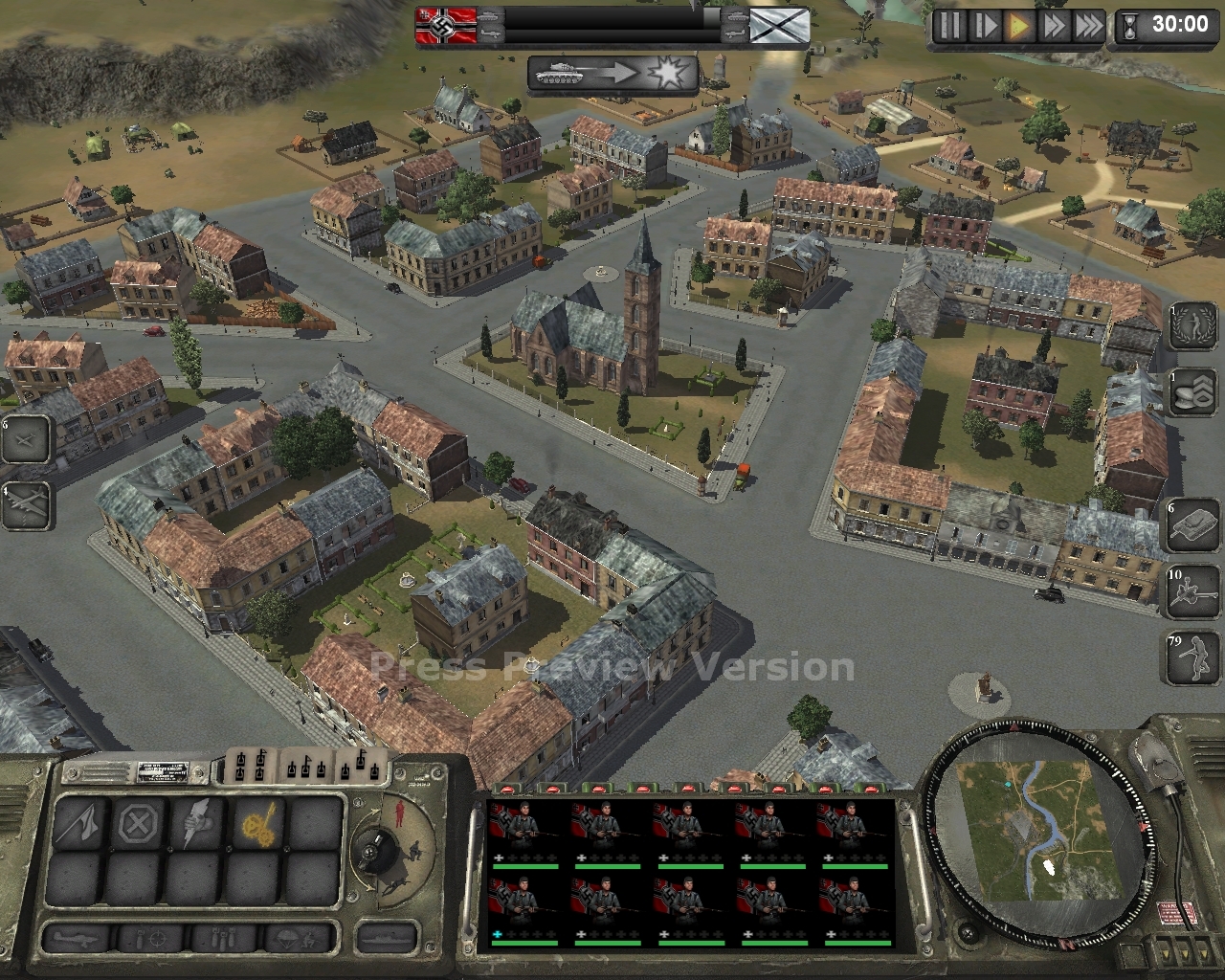1225x980 pixels.
Task: Activate the stop order octagon button
Action: coord(138,822)
